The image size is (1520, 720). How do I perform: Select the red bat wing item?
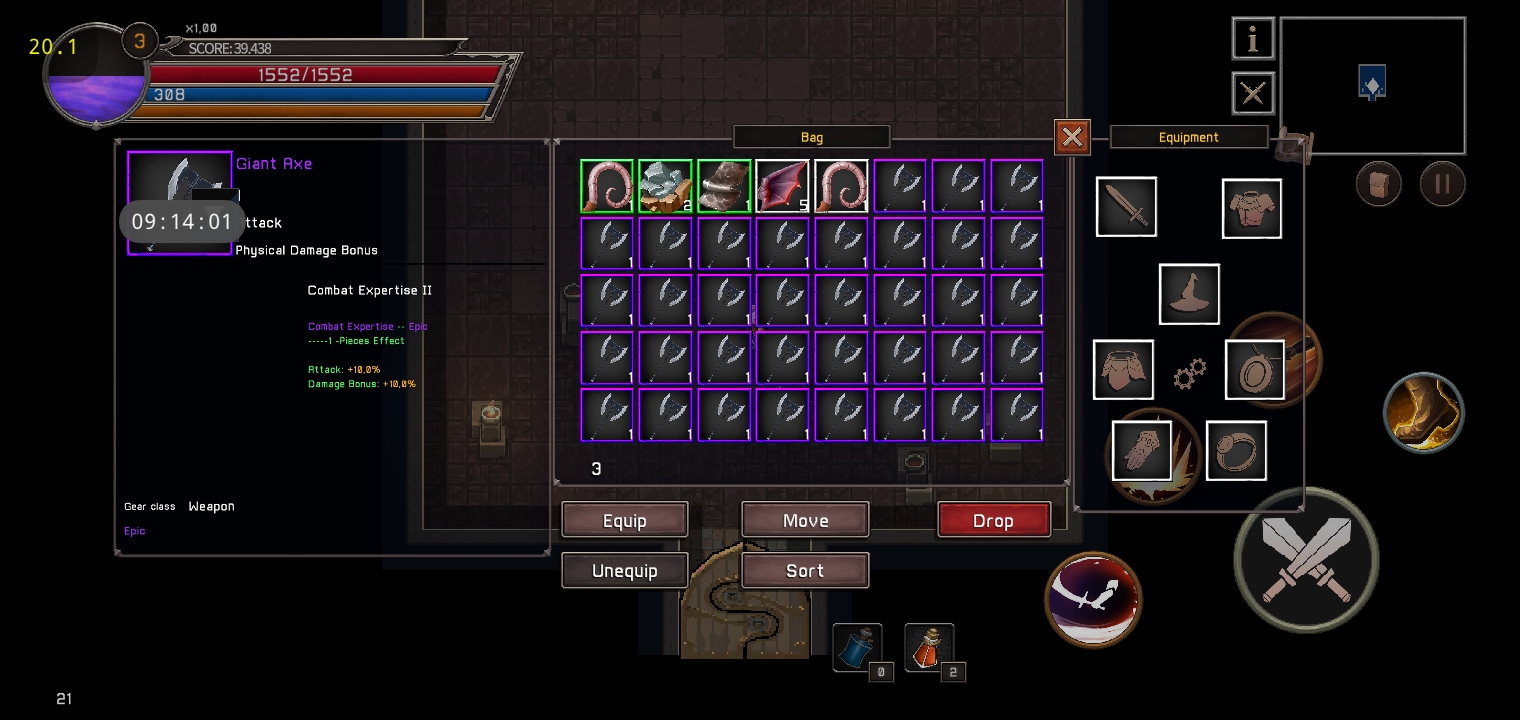782,187
